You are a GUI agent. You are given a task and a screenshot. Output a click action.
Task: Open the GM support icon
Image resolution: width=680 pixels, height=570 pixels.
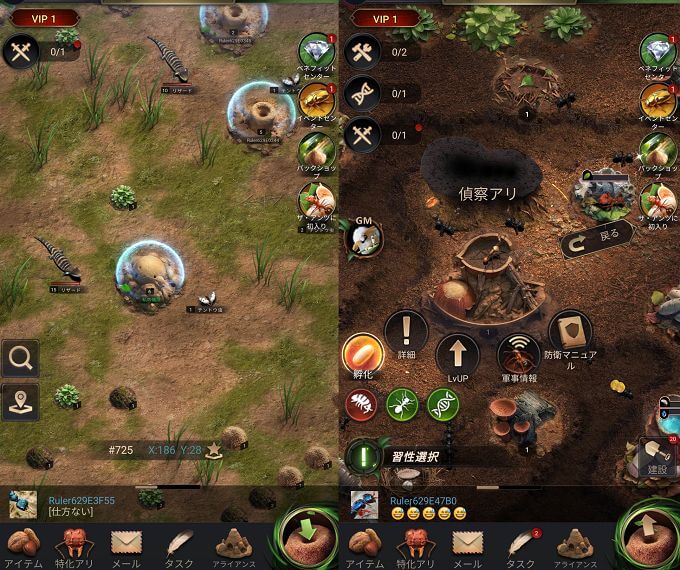362,236
